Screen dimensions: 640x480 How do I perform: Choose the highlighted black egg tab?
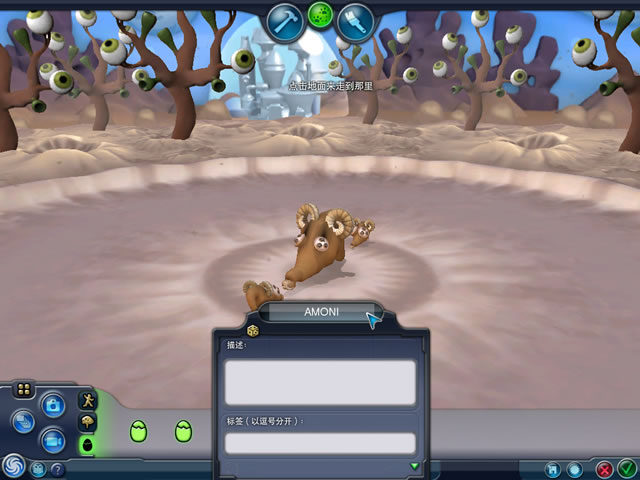[x=87, y=443]
